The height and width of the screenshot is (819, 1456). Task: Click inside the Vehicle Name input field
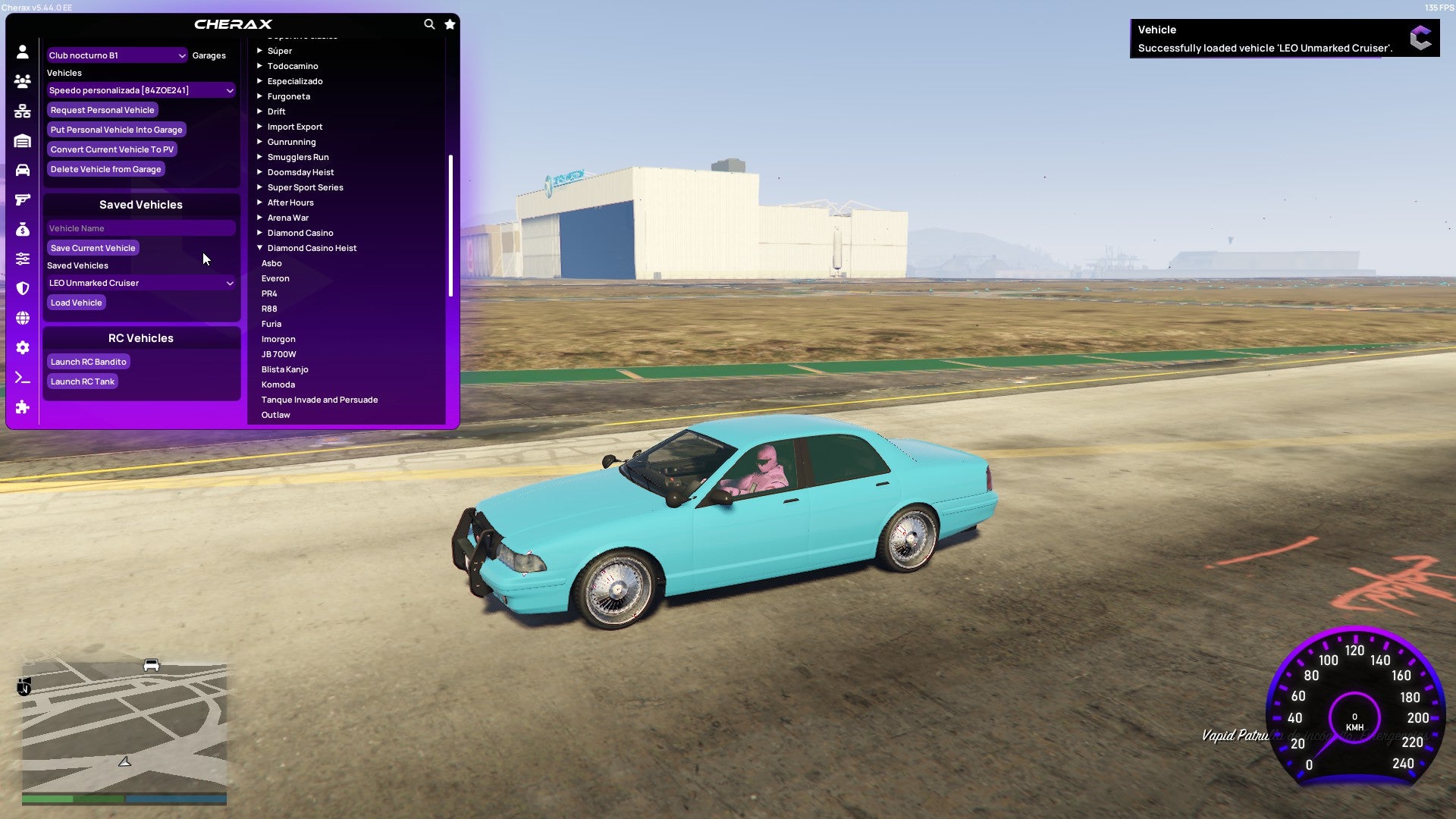(x=140, y=227)
